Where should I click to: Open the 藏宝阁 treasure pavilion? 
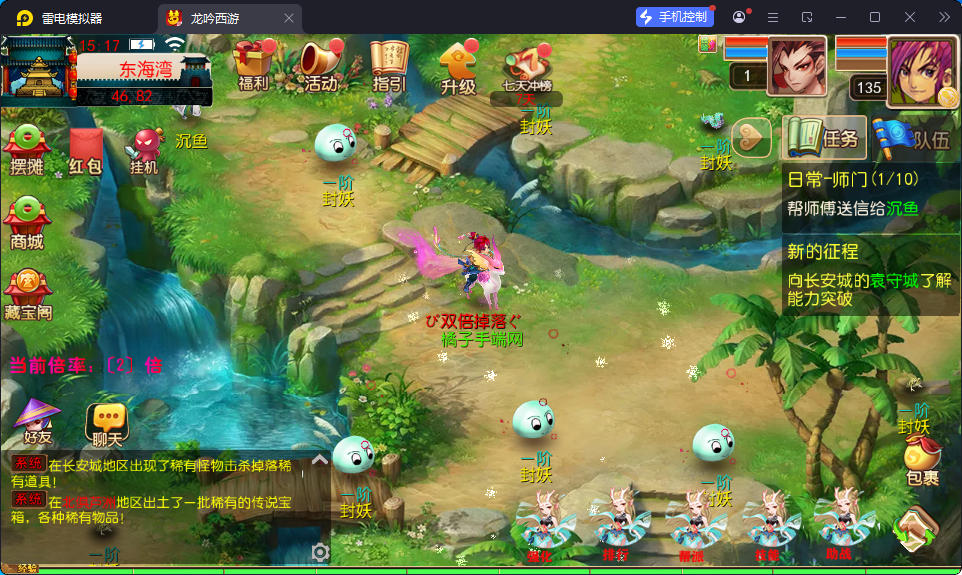tap(28, 295)
